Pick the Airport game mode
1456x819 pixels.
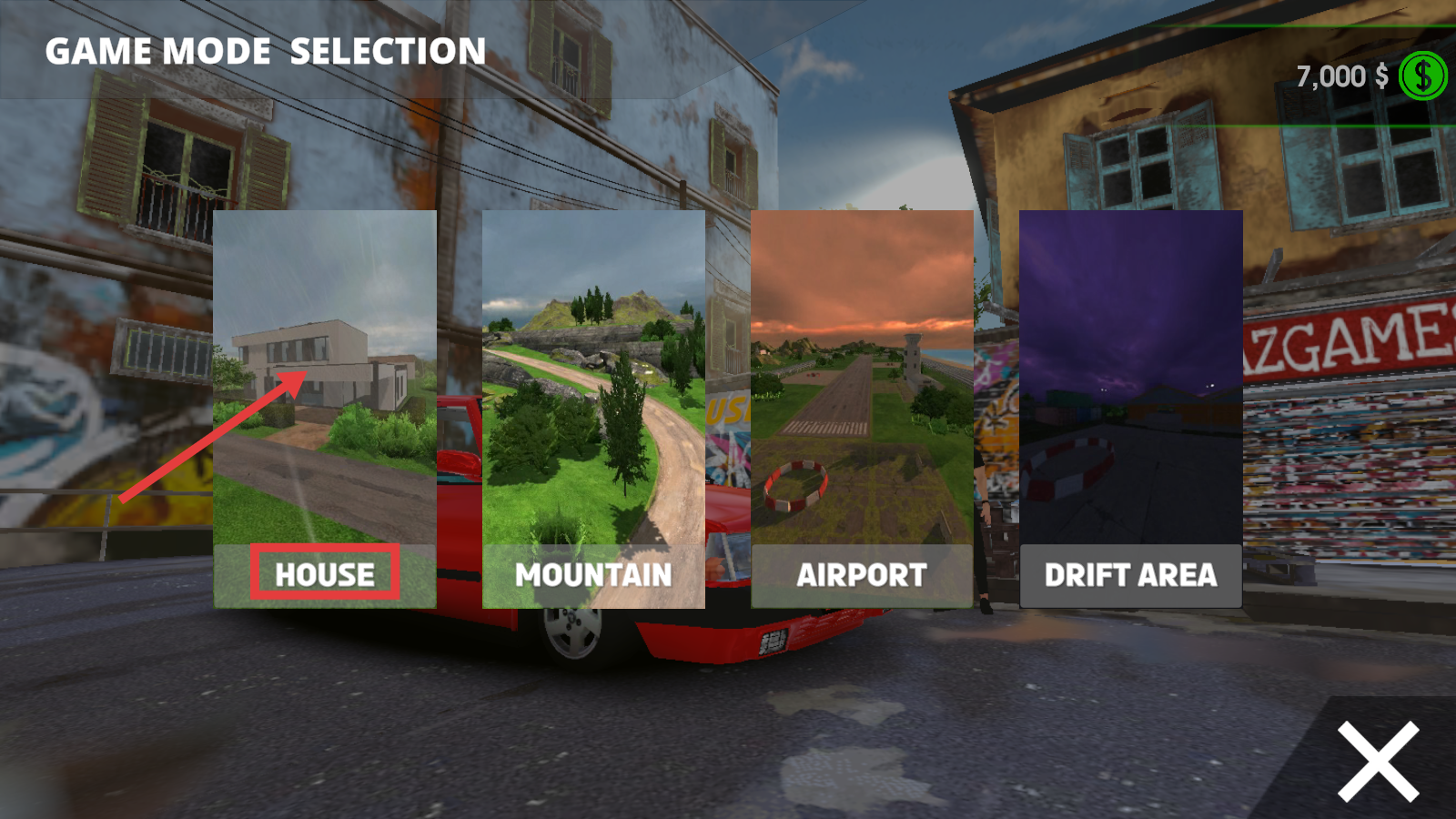tap(862, 409)
